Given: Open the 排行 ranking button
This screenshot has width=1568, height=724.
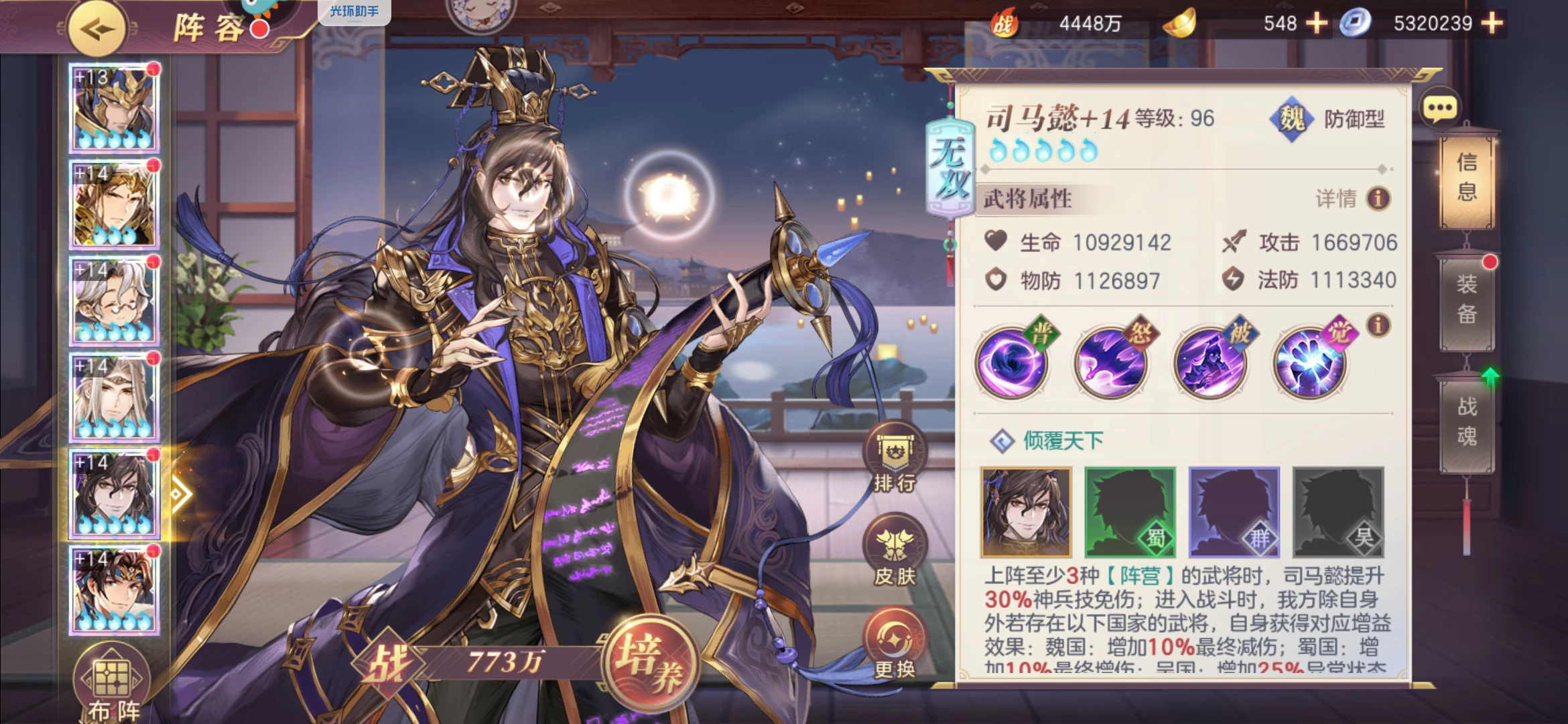Looking at the screenshot, I should coord(895,458).
